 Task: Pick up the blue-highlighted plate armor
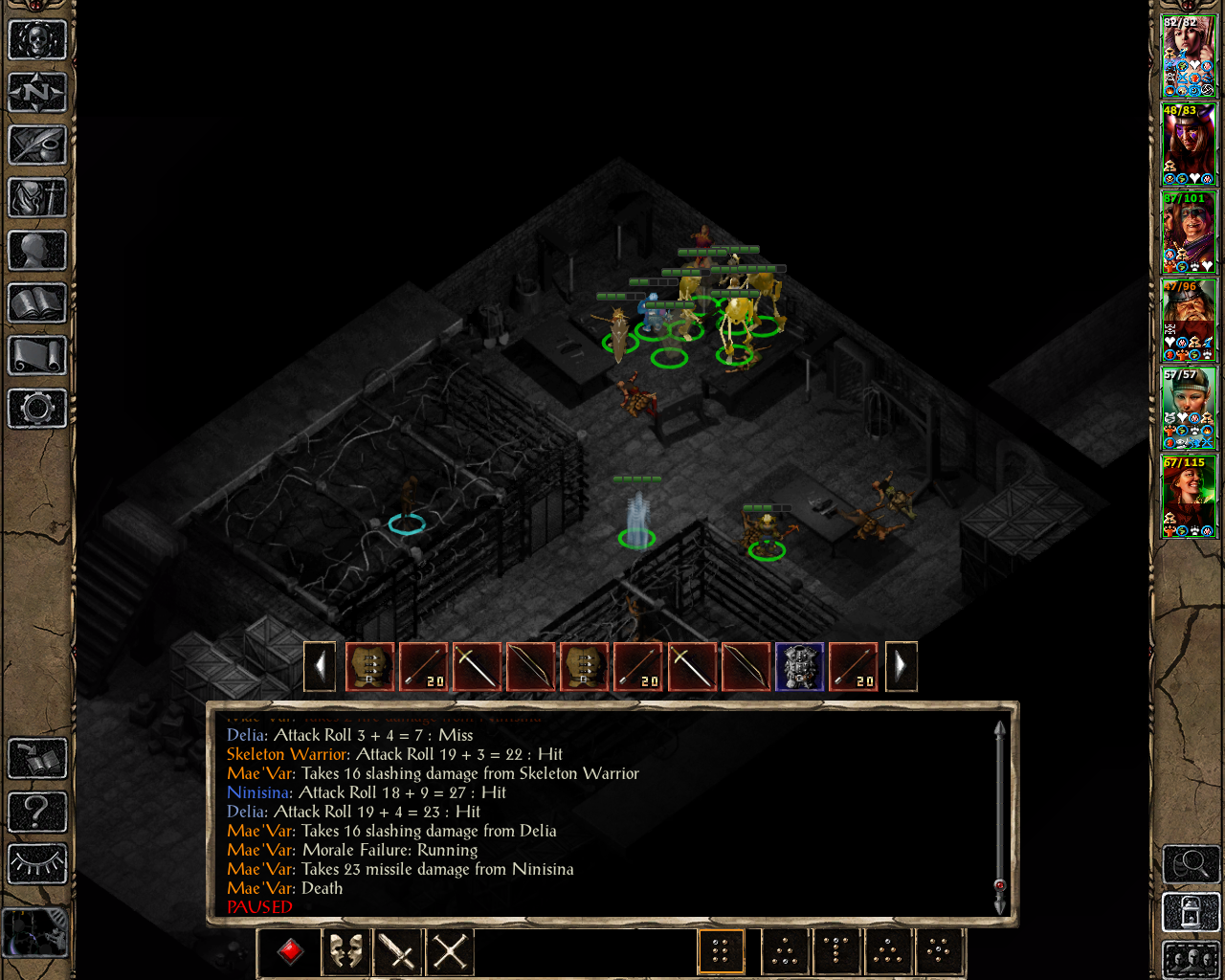click(799, 666)
